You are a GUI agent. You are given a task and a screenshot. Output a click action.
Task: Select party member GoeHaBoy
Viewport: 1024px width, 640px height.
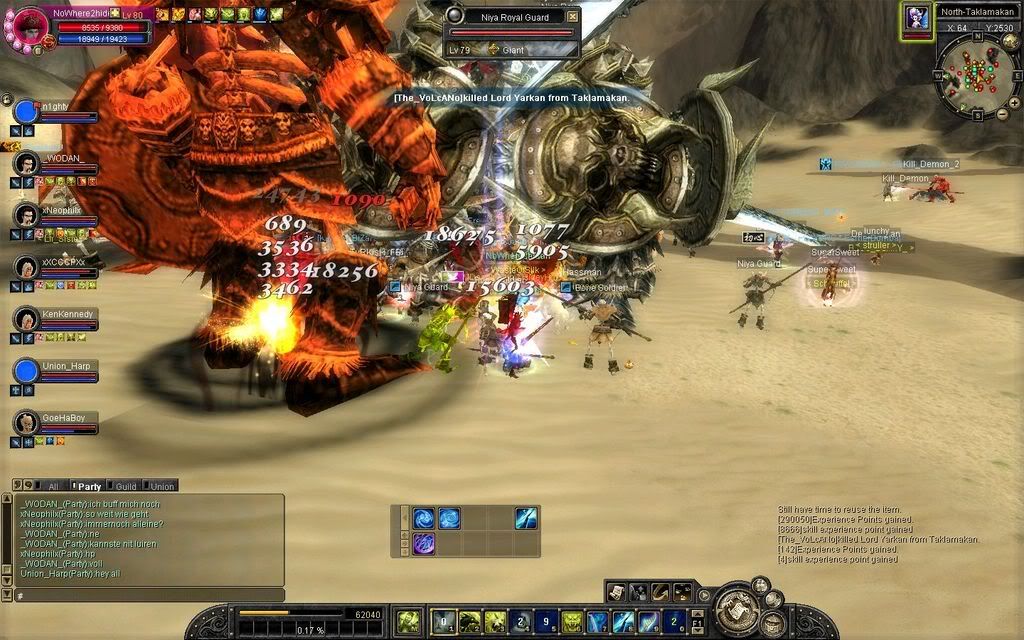(x=27, y=422)
